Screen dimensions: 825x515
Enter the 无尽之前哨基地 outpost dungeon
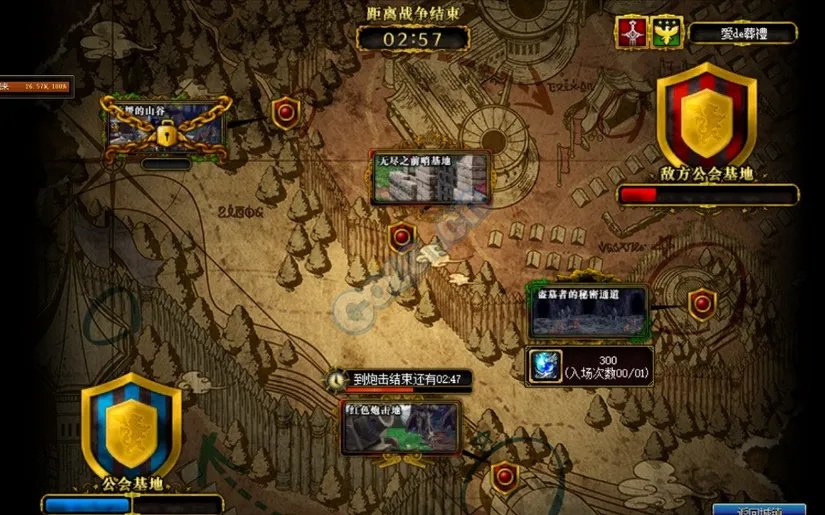click(x=430, y=180)
